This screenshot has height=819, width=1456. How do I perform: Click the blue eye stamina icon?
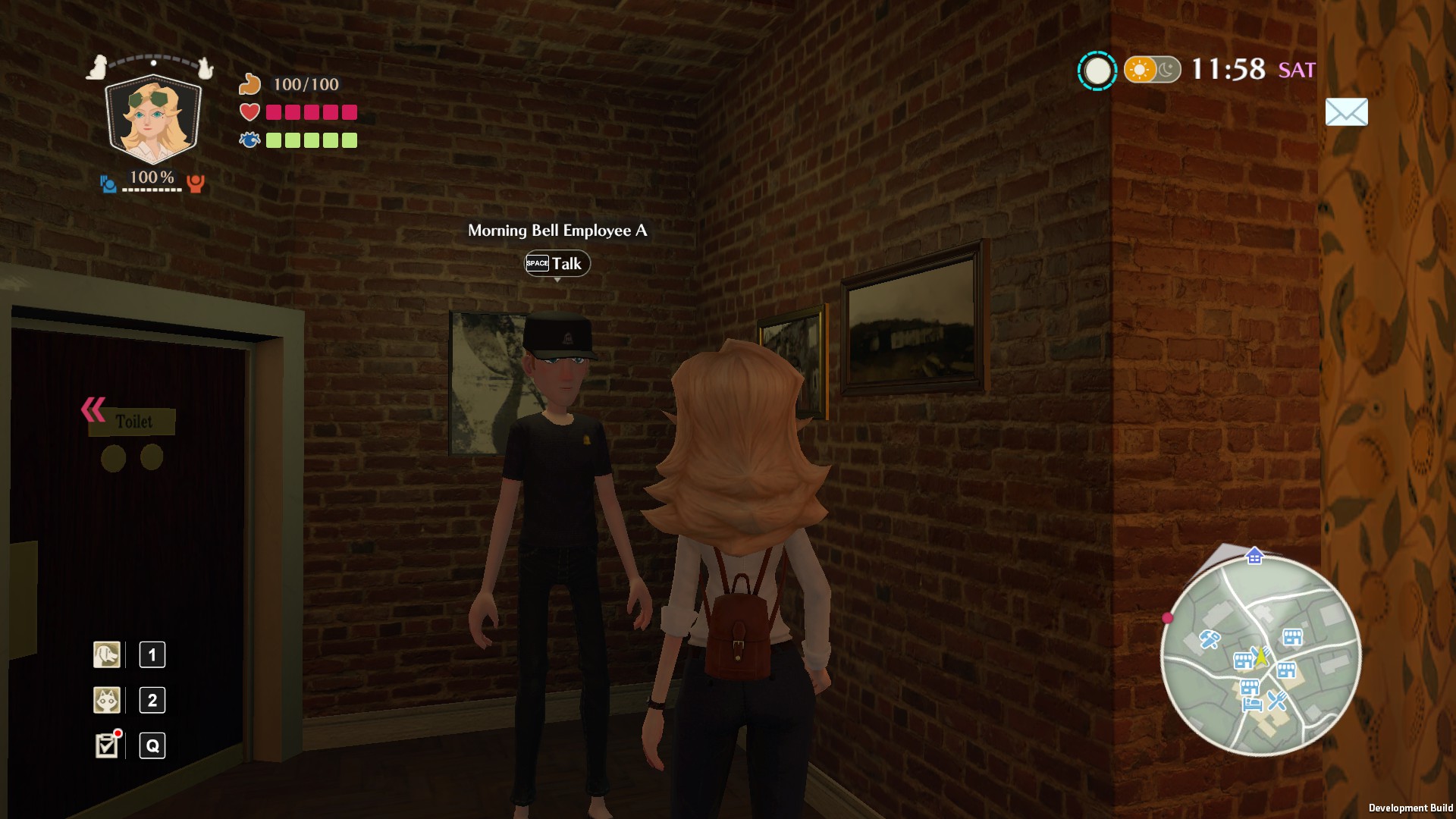[x=250, y=140]
